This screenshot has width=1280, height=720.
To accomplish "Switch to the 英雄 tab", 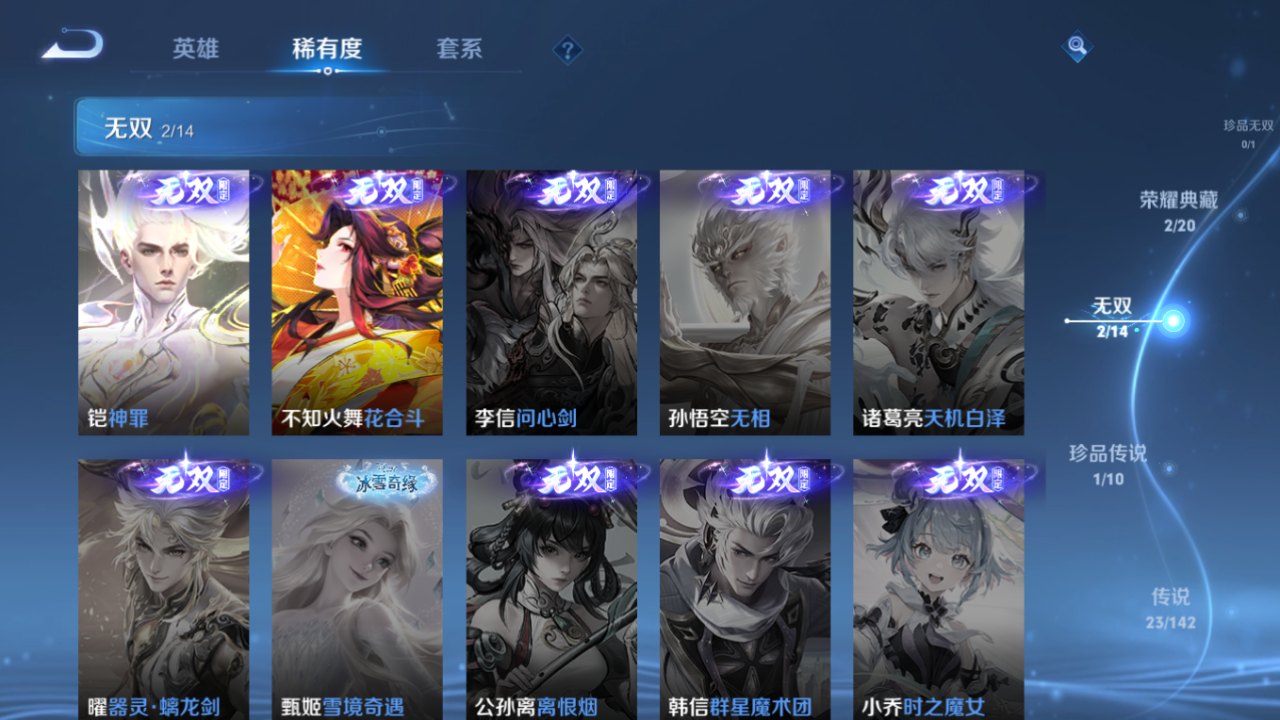I will [197, 49].
